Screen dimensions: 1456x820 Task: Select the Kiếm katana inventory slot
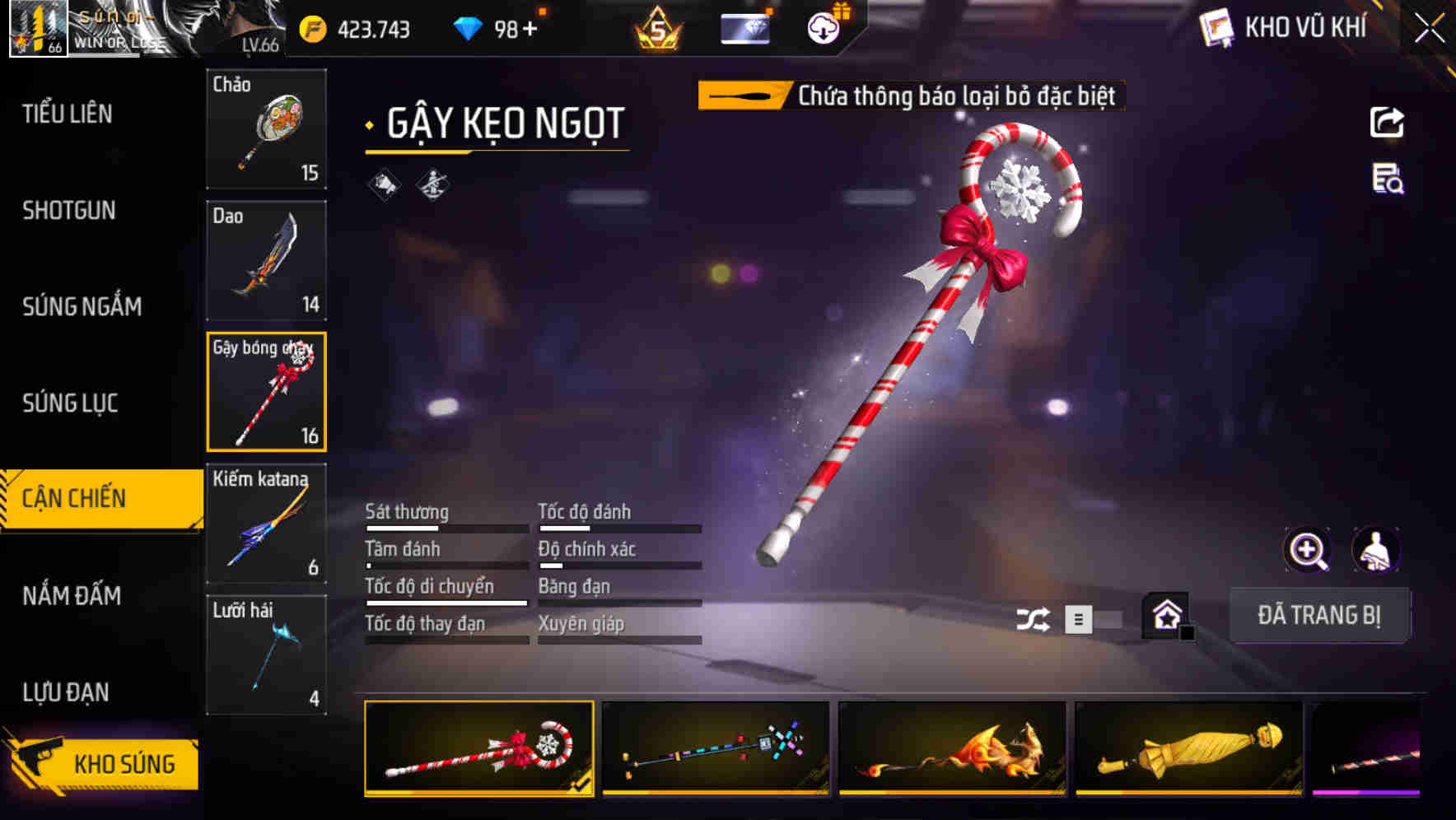pos(266,521)
